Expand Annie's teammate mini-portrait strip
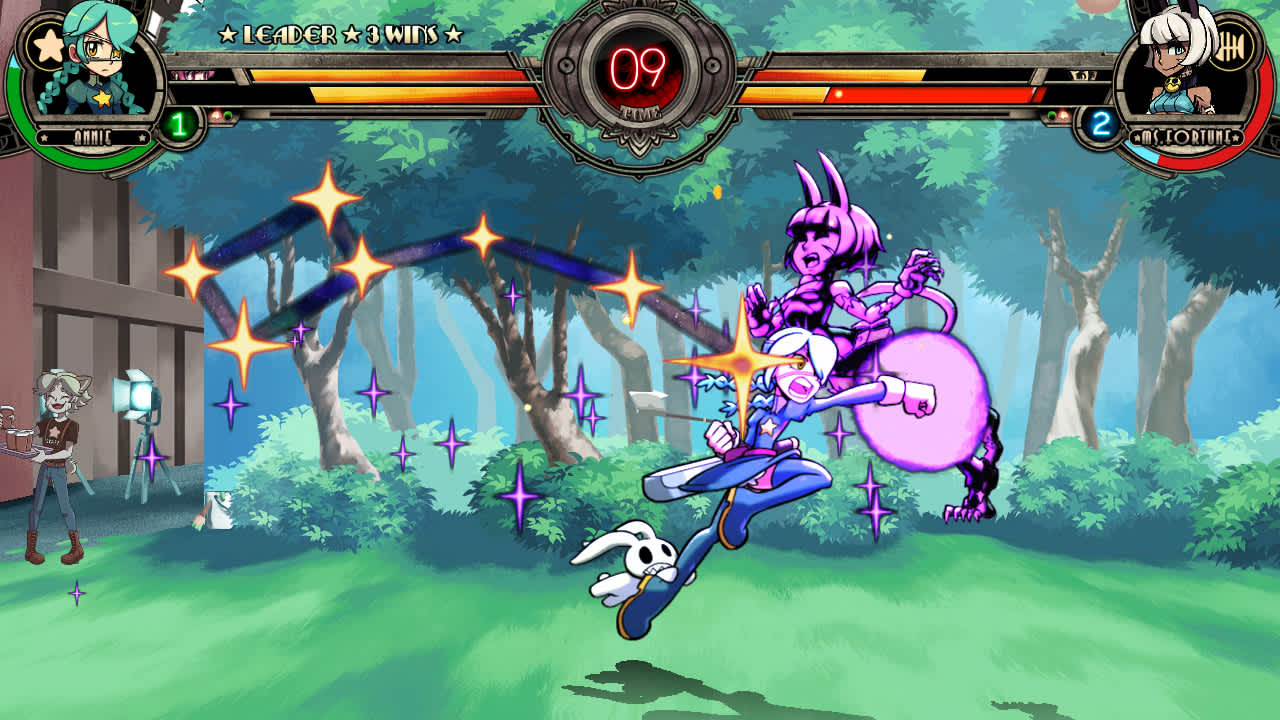 point(192,75)
